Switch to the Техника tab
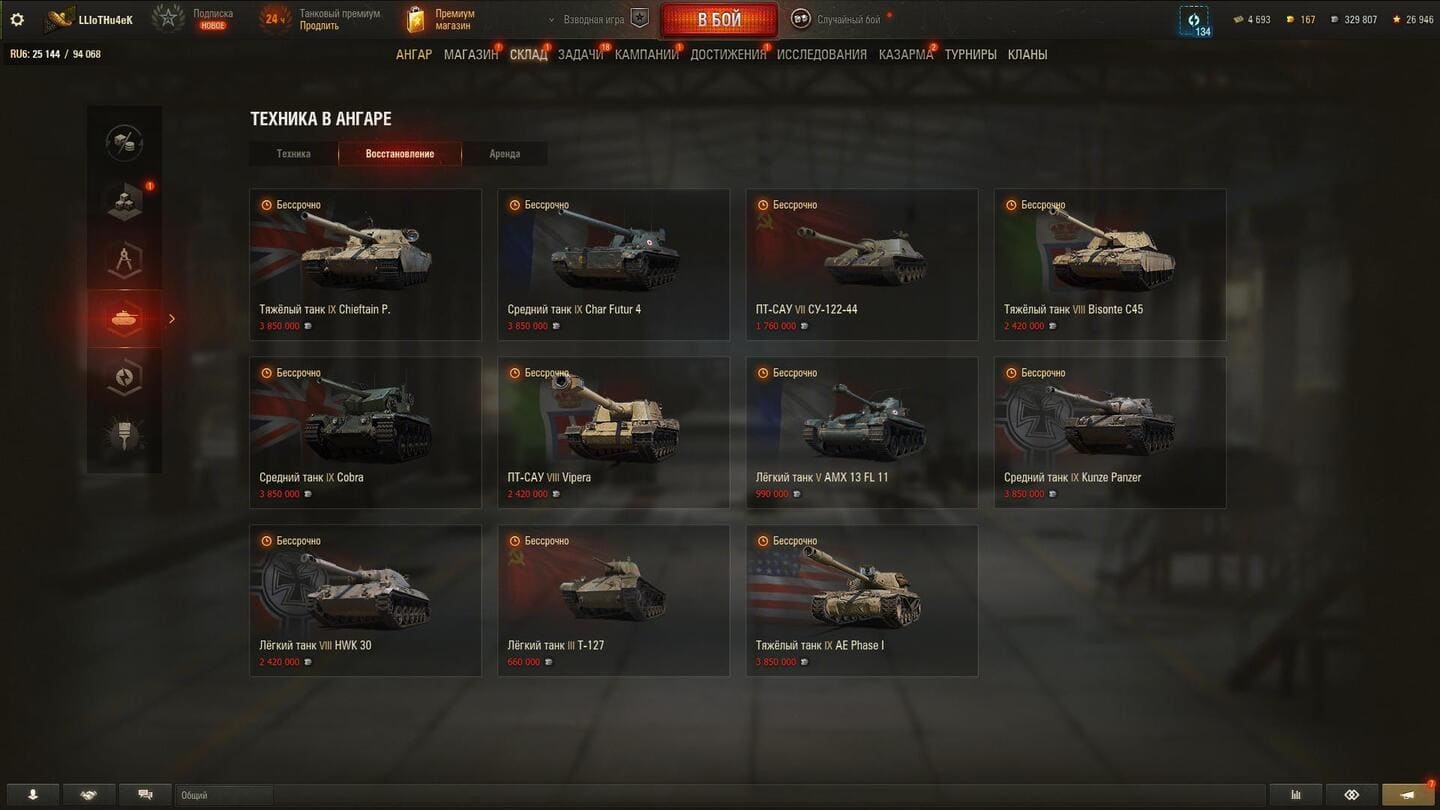The image size is (1440, 810). [293, 154]
